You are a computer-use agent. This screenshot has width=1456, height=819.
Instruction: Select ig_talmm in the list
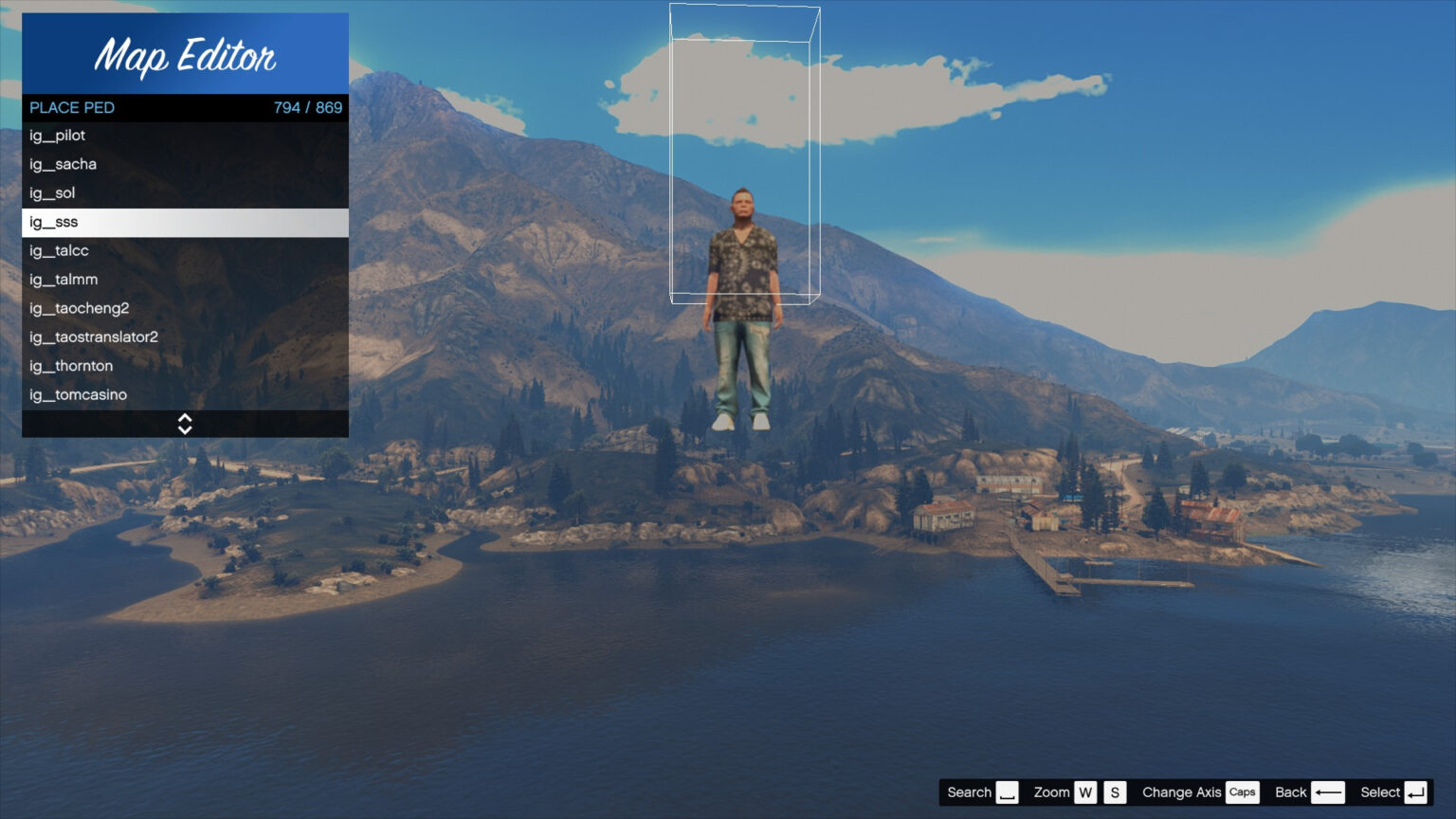(185, 280)
